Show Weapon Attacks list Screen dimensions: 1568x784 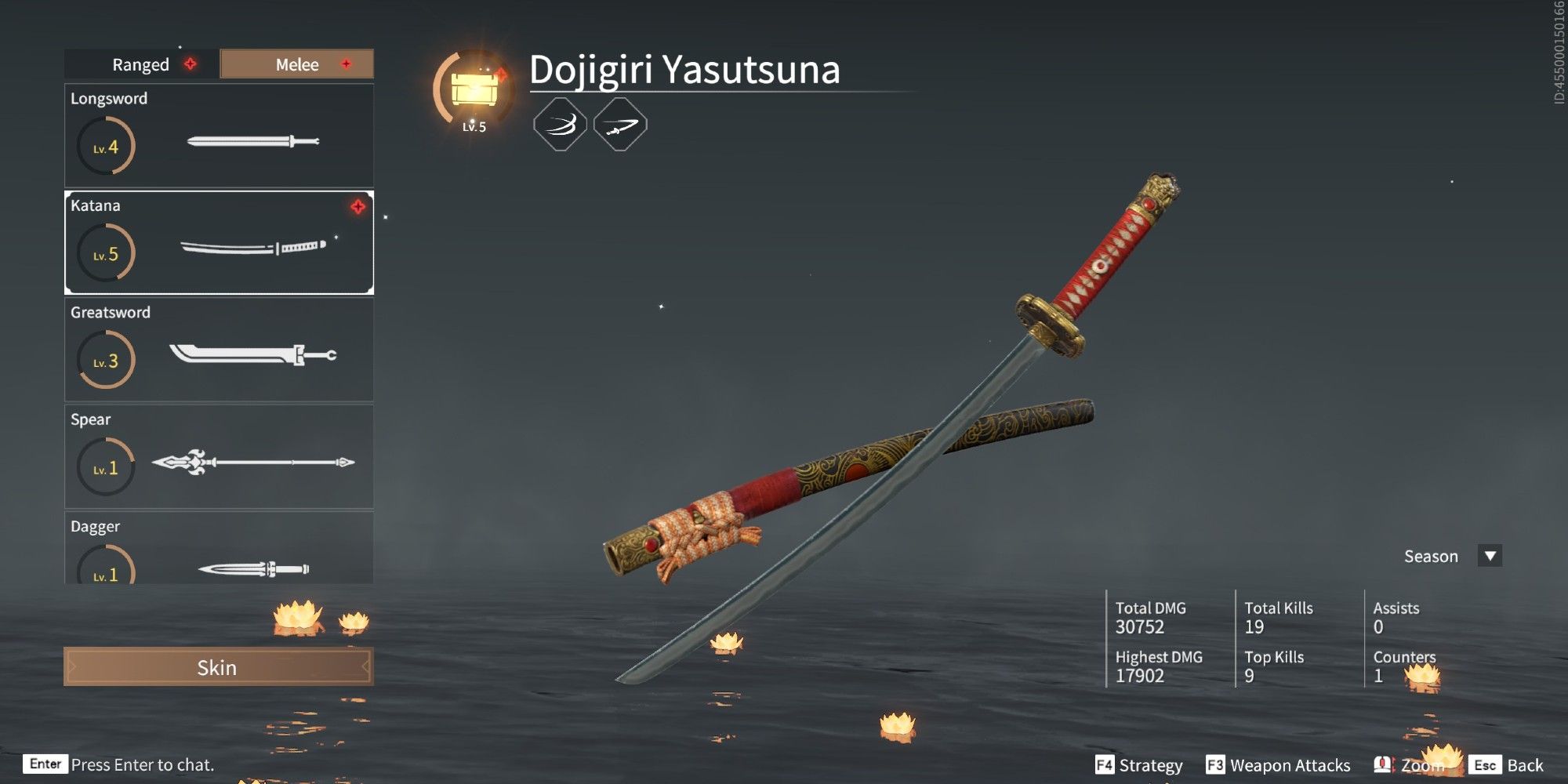tap(1279, 765)
